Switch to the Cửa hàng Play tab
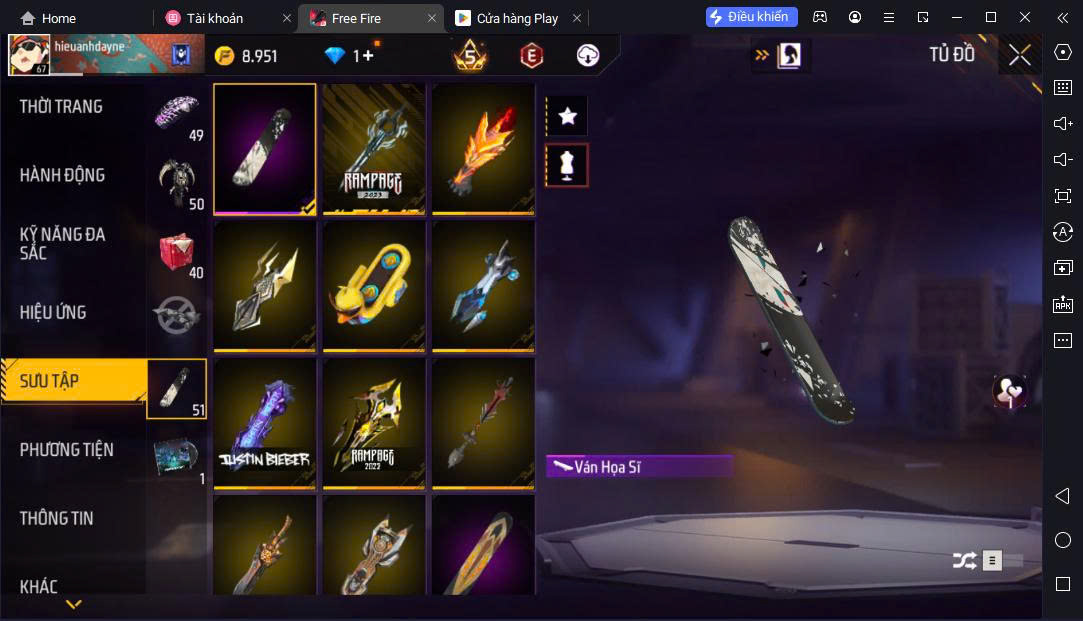Viewport: 1083px width, 621px height. pyautogui.click(x=517, y=18)
